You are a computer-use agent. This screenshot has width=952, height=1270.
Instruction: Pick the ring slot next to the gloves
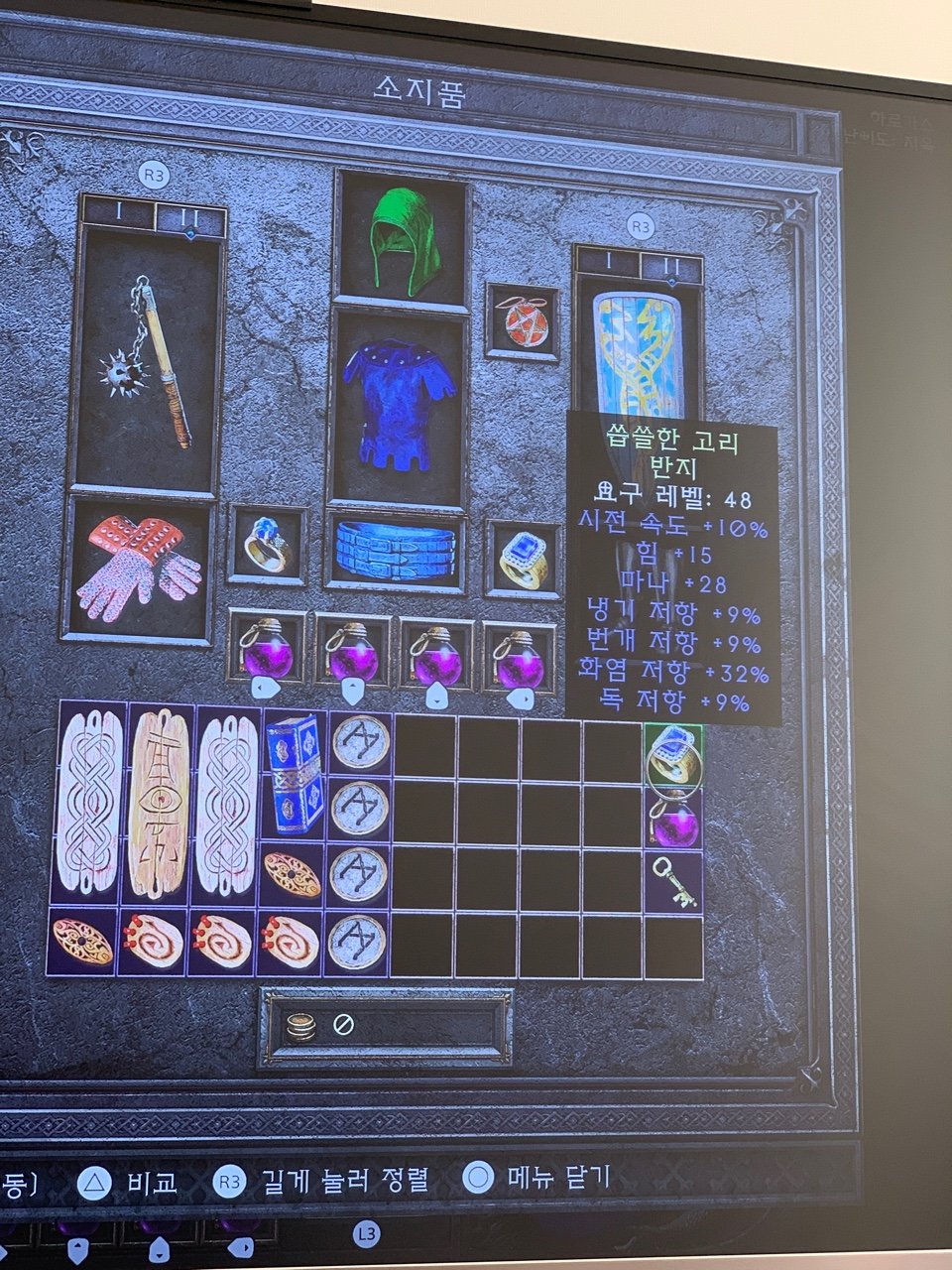[267, 545]
